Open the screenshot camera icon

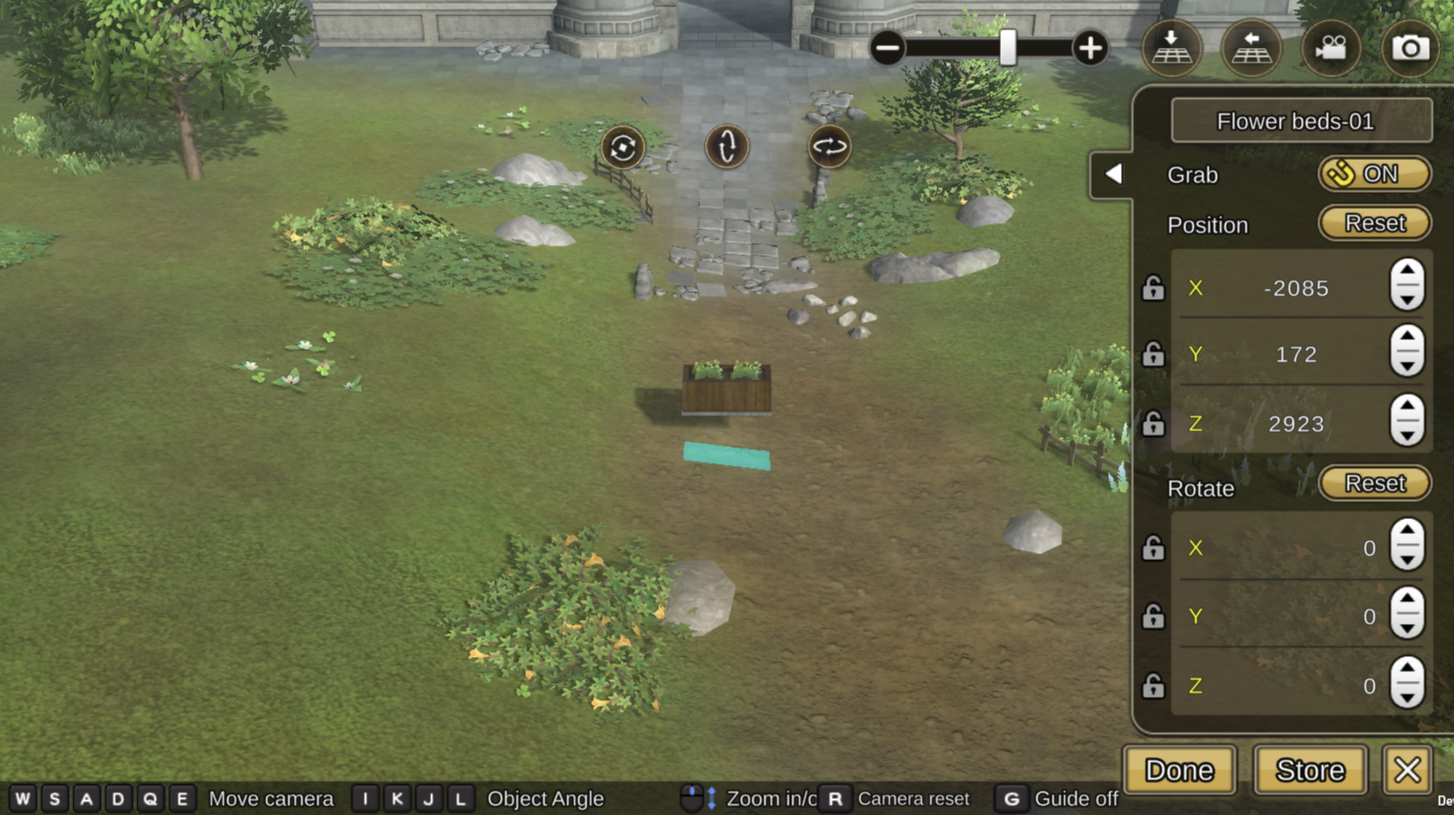click(x=1410, y=48)
